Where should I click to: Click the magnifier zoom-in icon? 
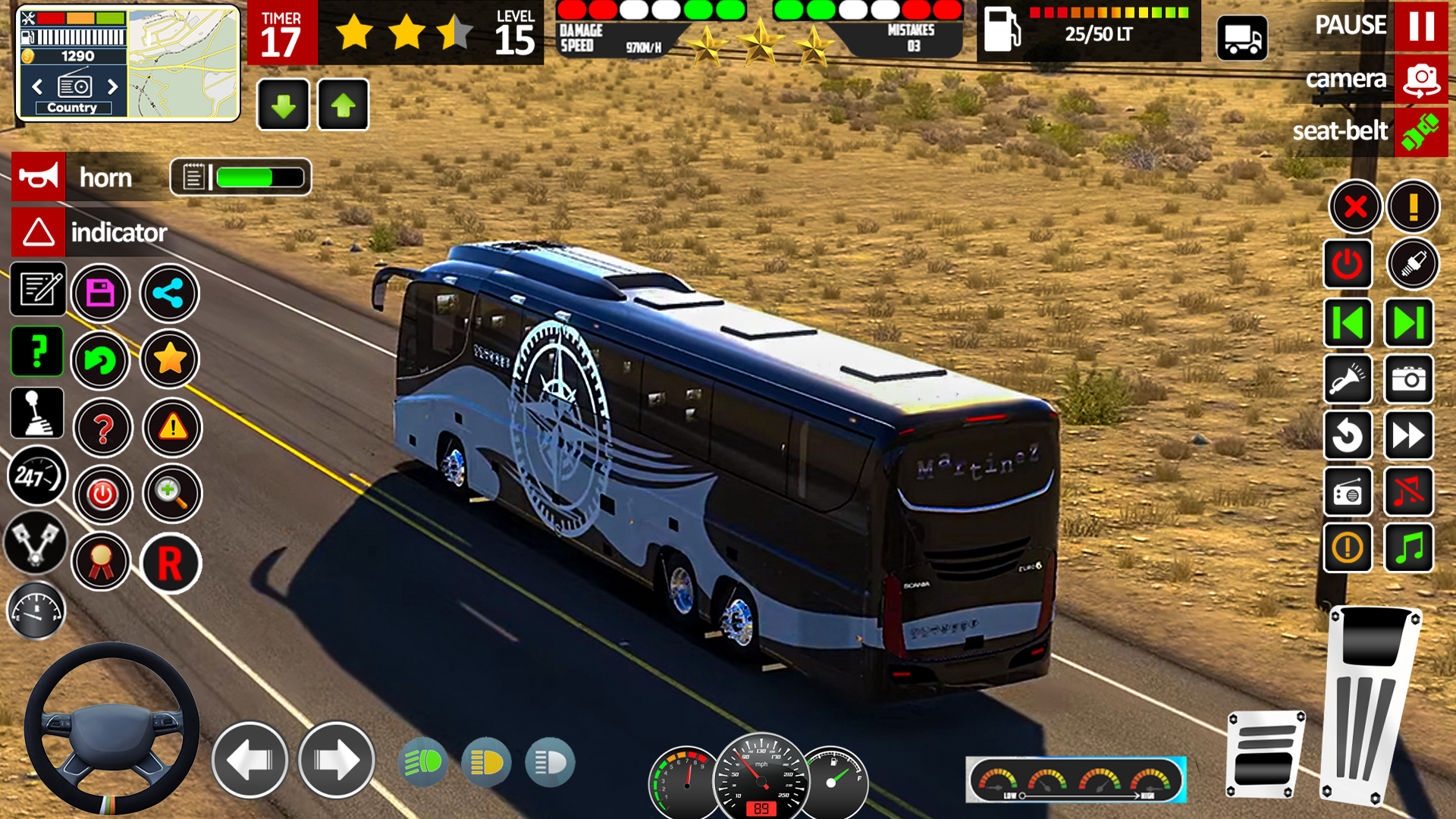coord(172,494)
